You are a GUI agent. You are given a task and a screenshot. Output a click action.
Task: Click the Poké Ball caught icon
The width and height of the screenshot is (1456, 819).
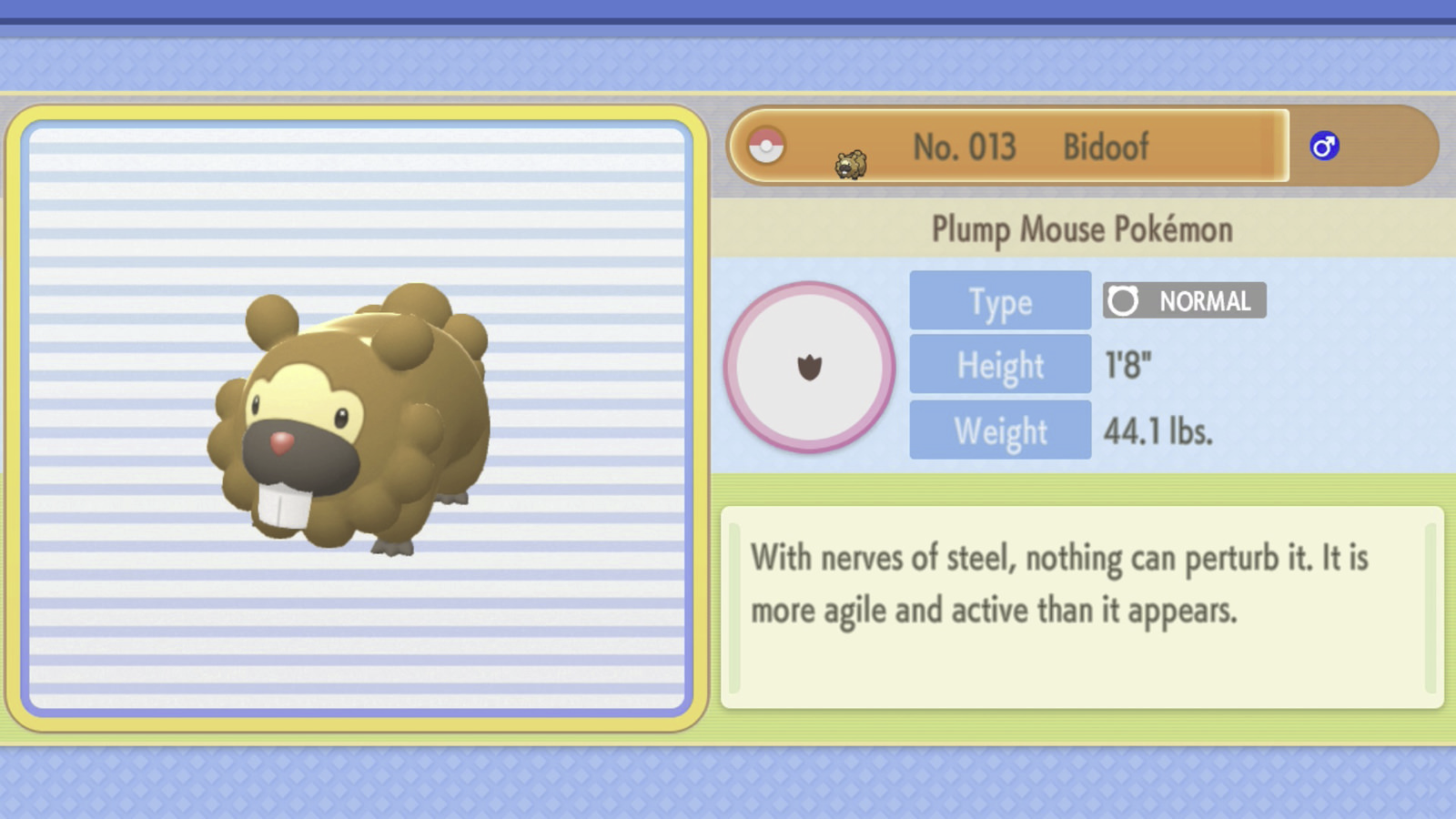(766, 146)
